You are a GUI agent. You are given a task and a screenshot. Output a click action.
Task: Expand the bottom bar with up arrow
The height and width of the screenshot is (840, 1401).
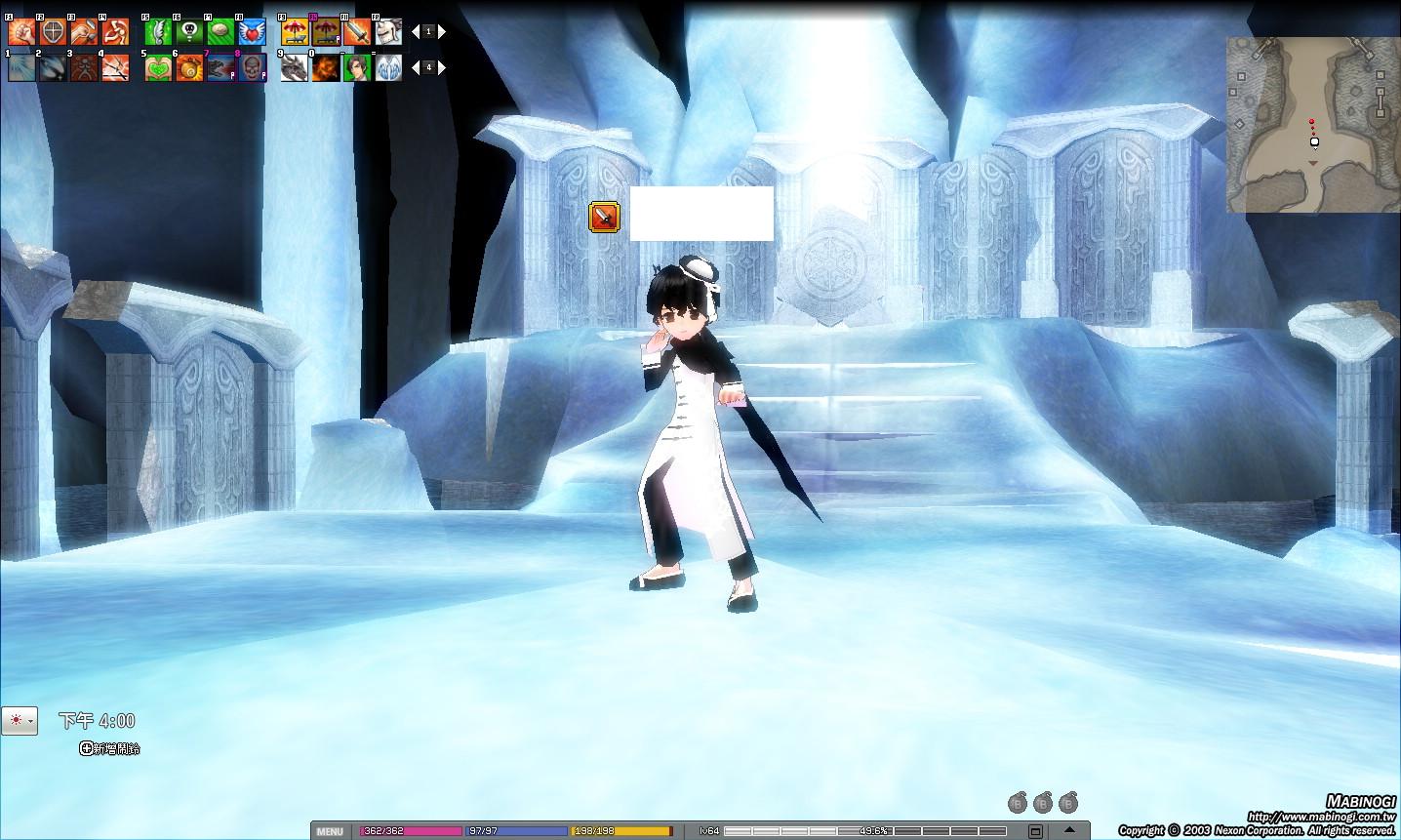pyautogui.click(x=1069, y=829)
